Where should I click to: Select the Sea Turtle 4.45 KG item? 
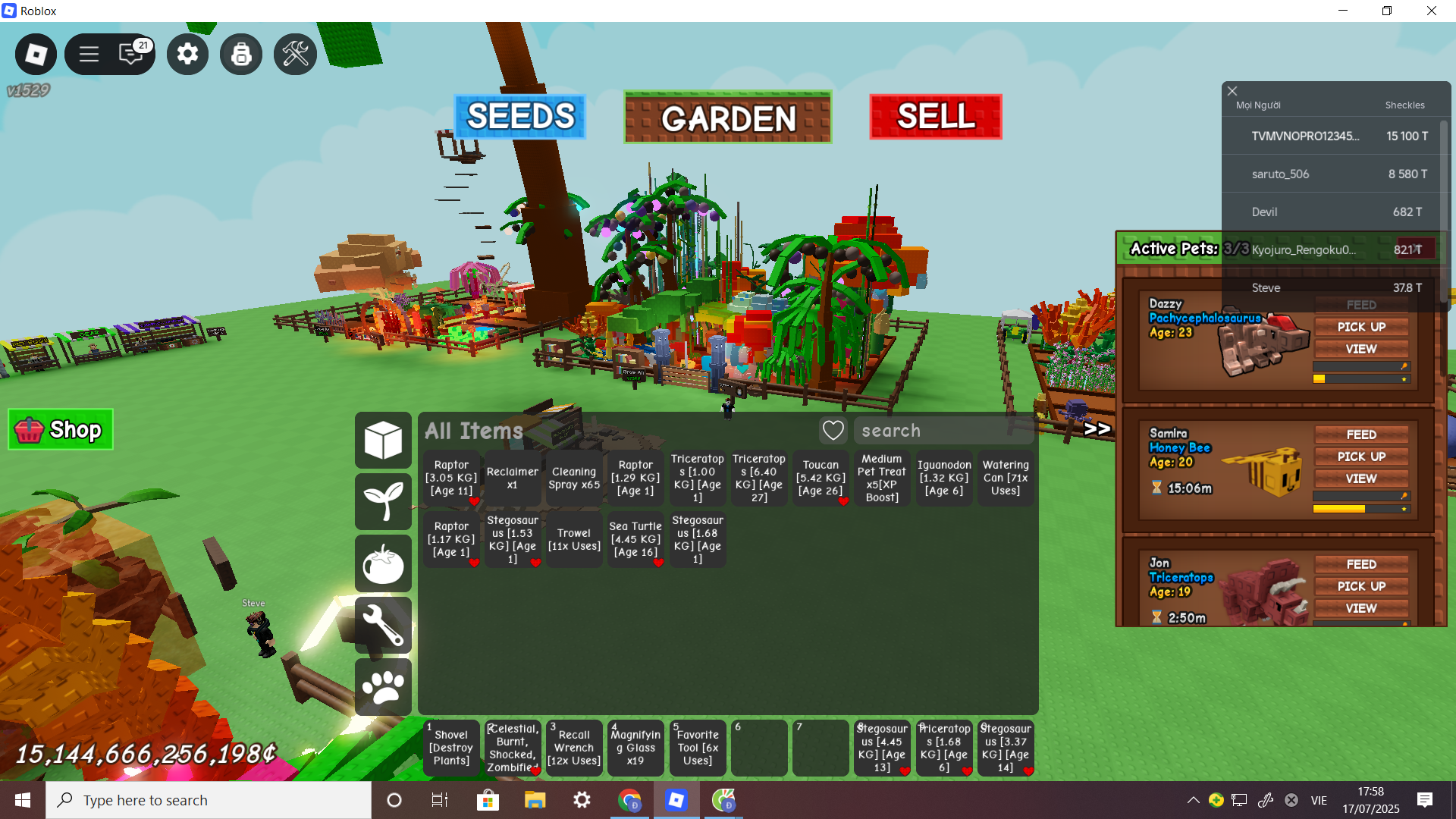click(x=635, y=539)
